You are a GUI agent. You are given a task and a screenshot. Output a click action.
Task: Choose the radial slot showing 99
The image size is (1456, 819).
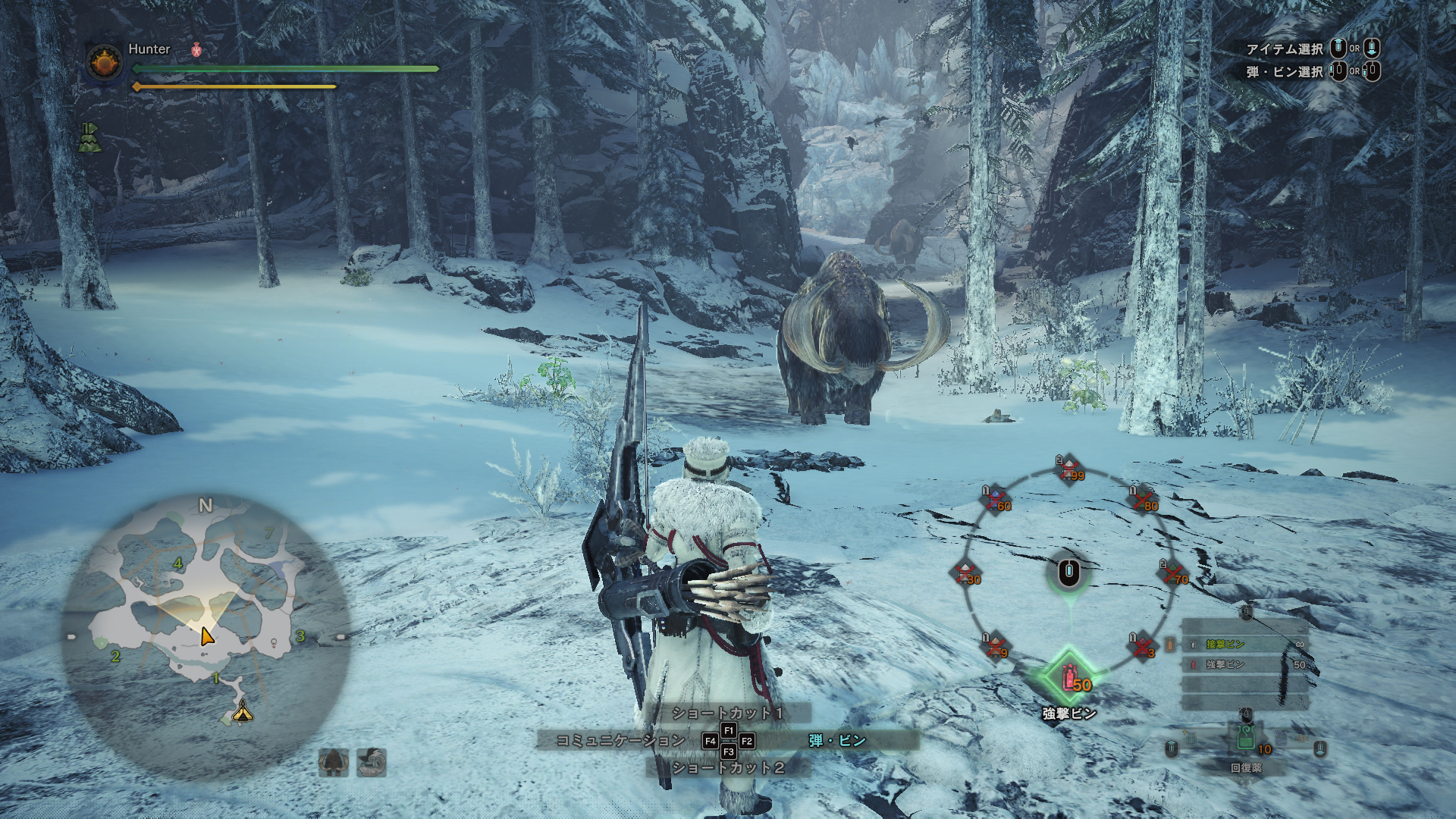[x=1069, y=470]
